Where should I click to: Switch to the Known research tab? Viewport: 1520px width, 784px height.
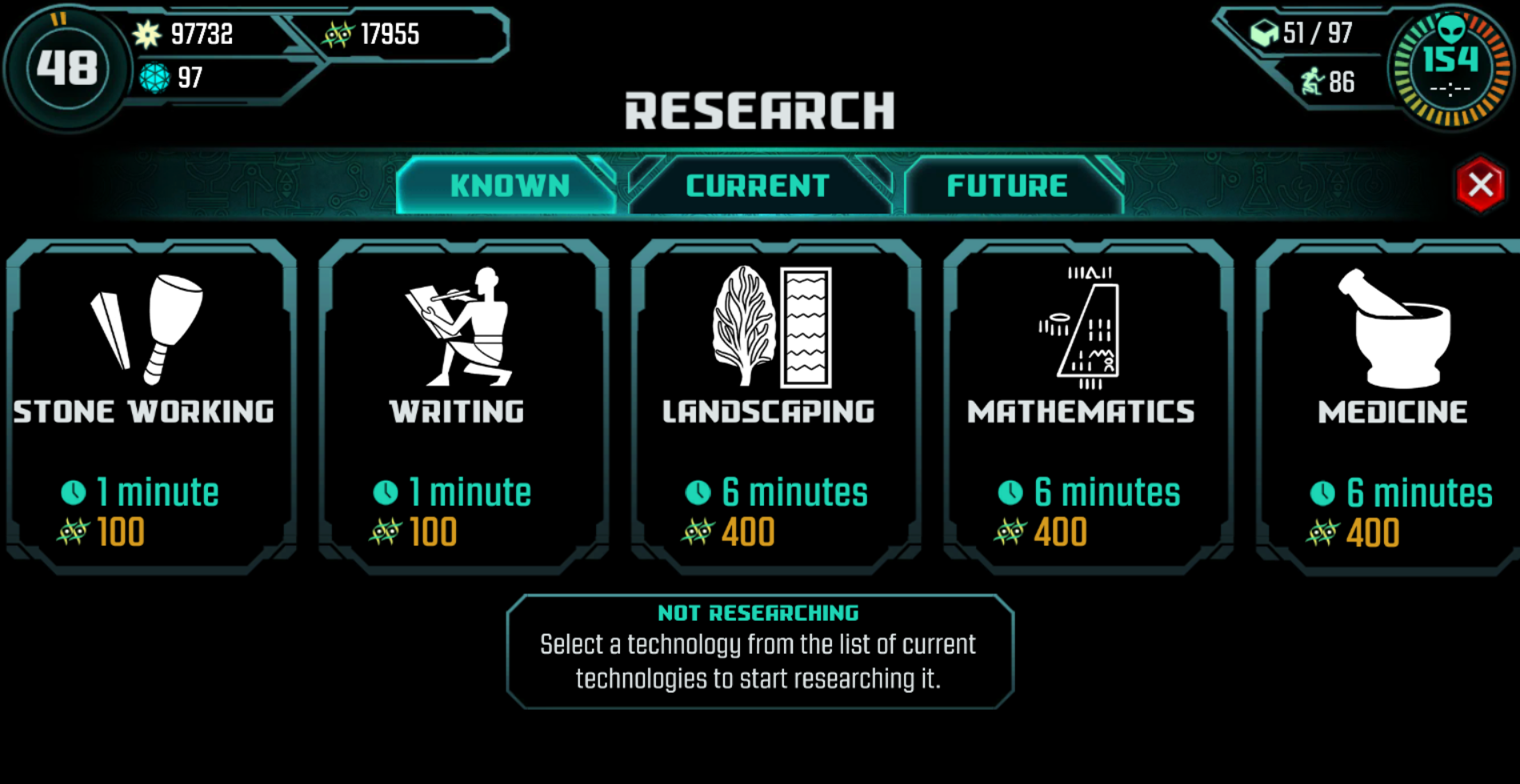tap(509, 186)
